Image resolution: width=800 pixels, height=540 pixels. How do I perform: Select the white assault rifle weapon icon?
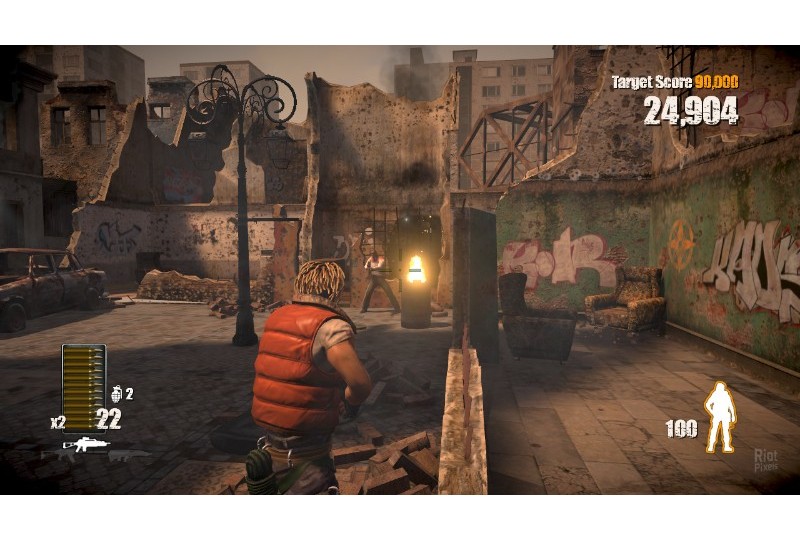[x=87, y=444]
